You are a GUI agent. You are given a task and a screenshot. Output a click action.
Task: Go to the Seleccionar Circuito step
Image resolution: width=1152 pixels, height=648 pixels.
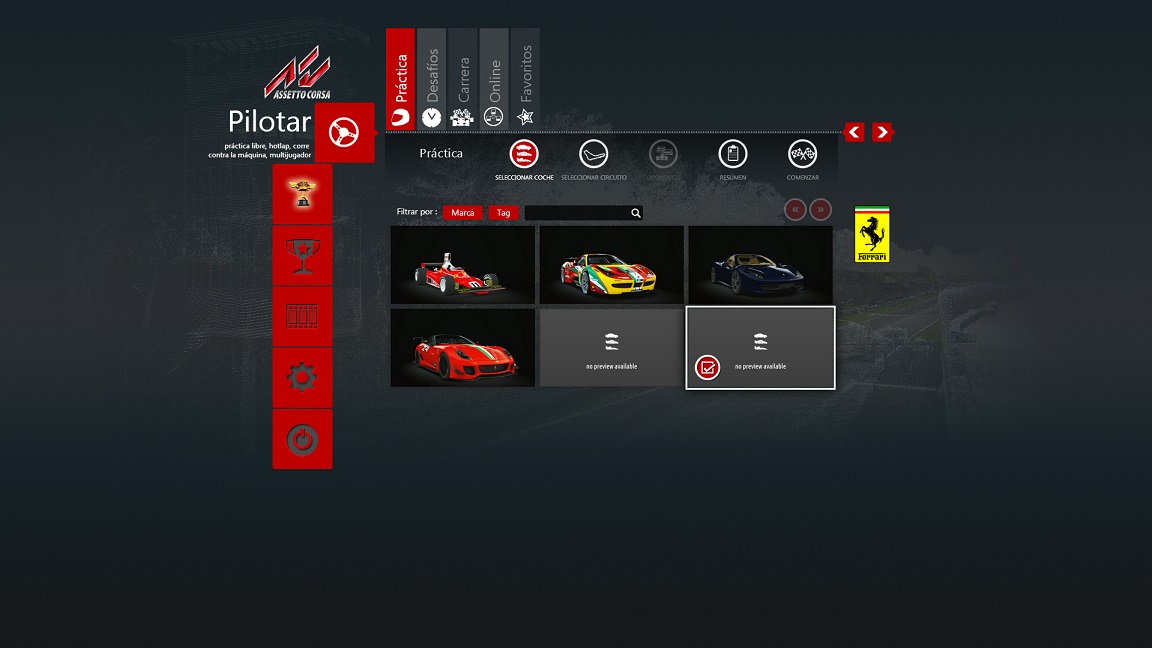coord(594,155)
